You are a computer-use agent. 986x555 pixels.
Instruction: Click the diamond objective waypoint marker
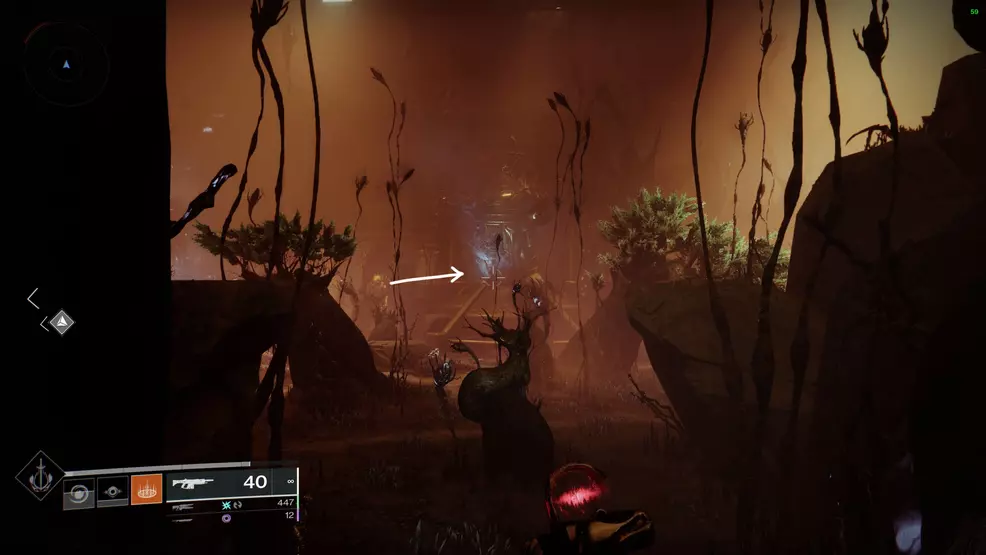[x=62, y=322]
